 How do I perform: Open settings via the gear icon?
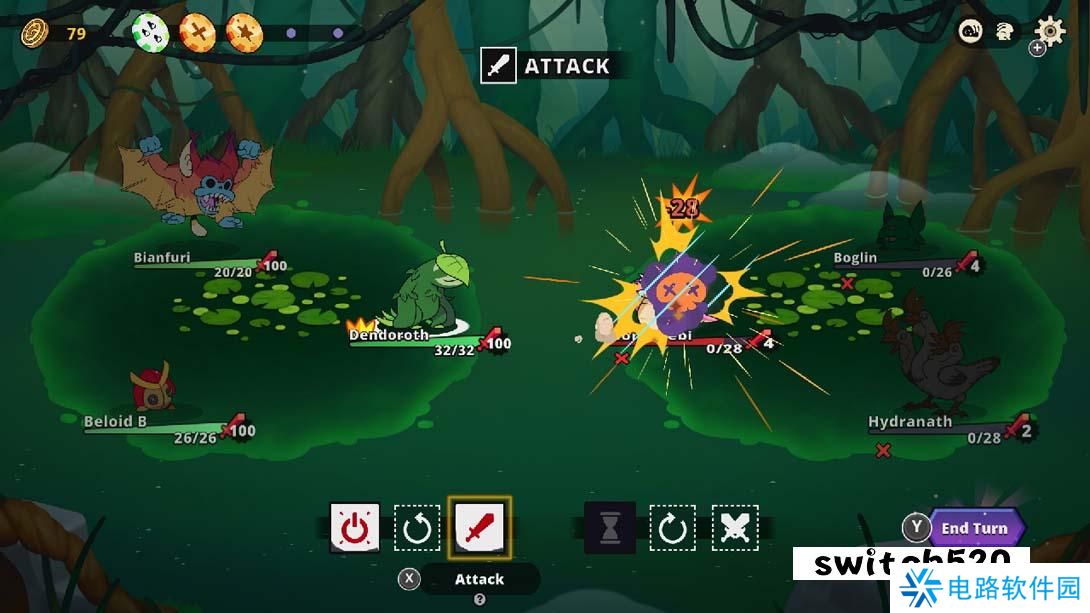coord(1049,31)
